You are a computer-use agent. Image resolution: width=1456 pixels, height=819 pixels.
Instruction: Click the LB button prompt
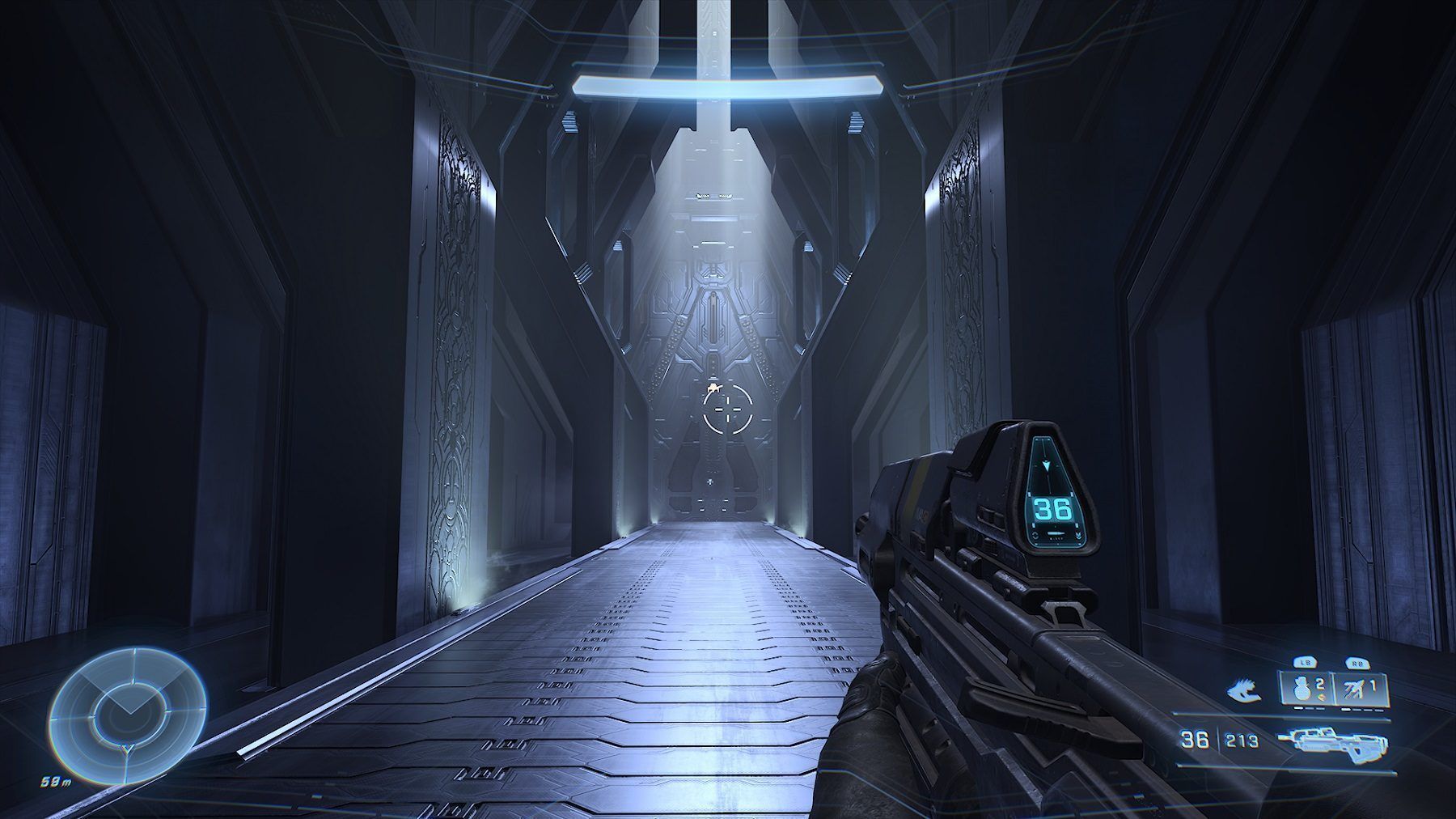1304,662
